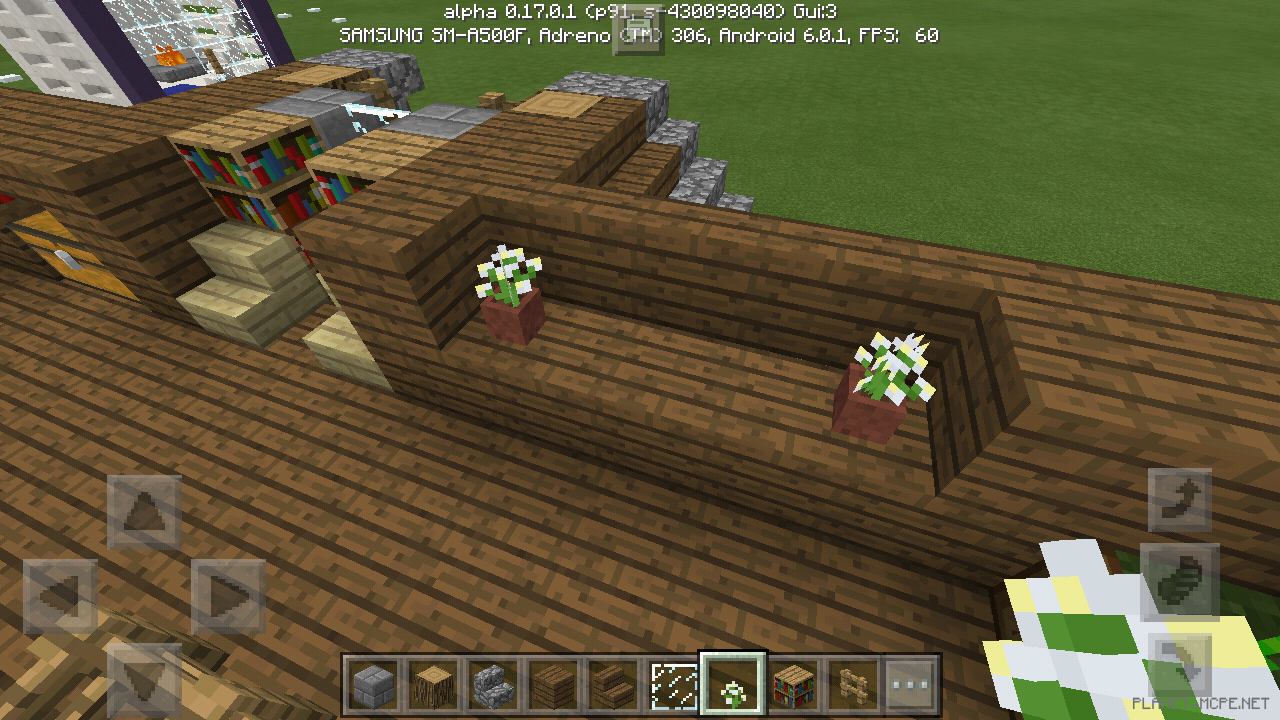Tap the D-pad right arrow
1280x720 pixels.
[227, 597]
